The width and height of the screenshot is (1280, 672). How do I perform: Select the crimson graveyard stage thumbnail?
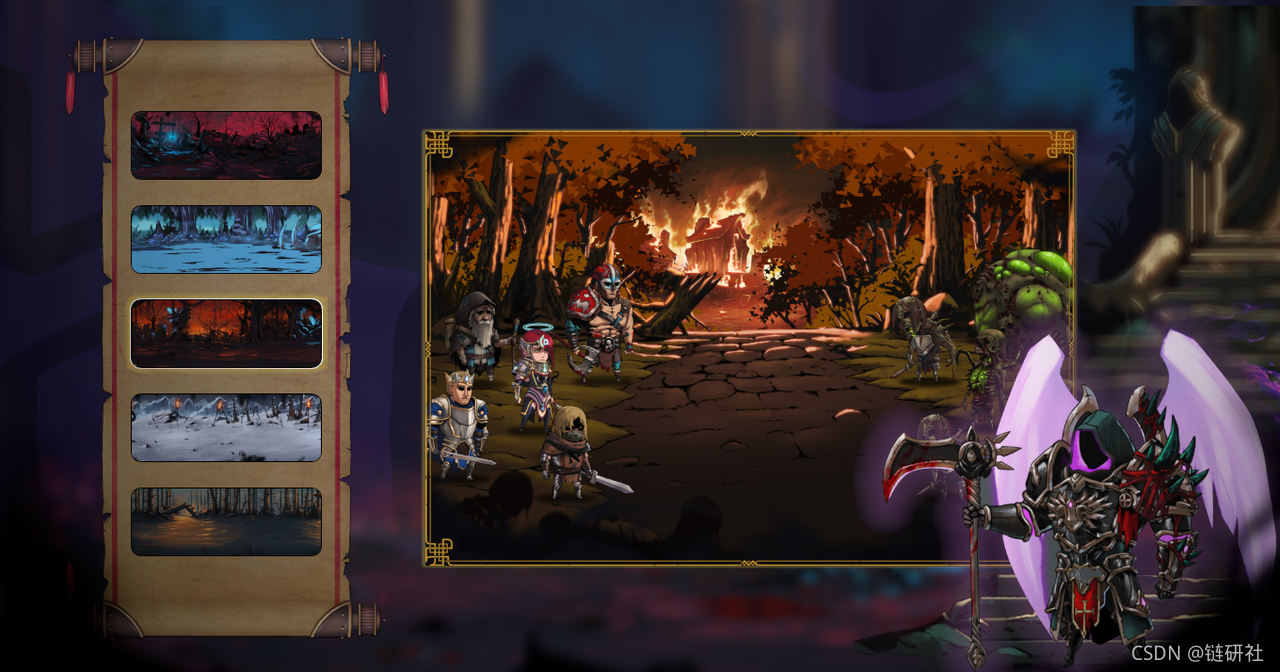coord(226,145)
